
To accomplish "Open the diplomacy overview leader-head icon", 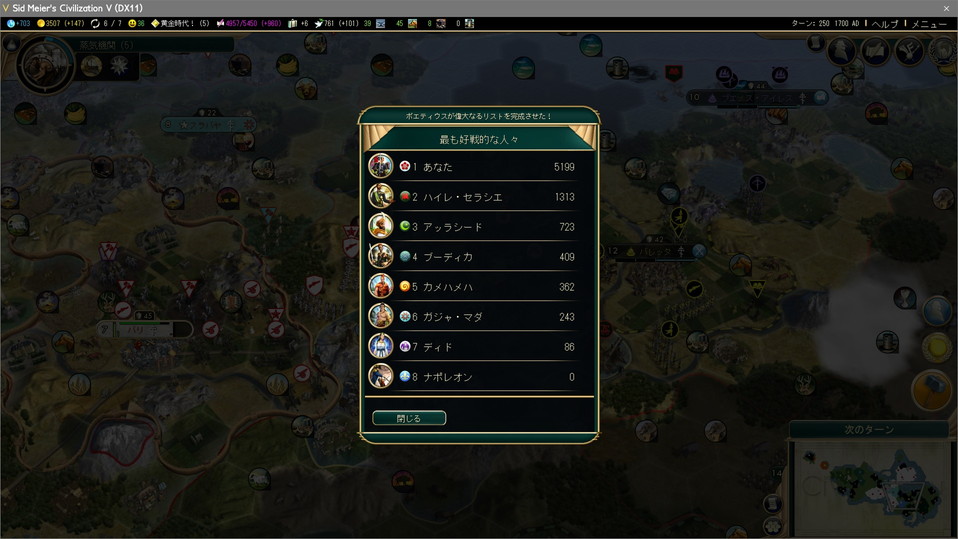I will coord(843,52).
